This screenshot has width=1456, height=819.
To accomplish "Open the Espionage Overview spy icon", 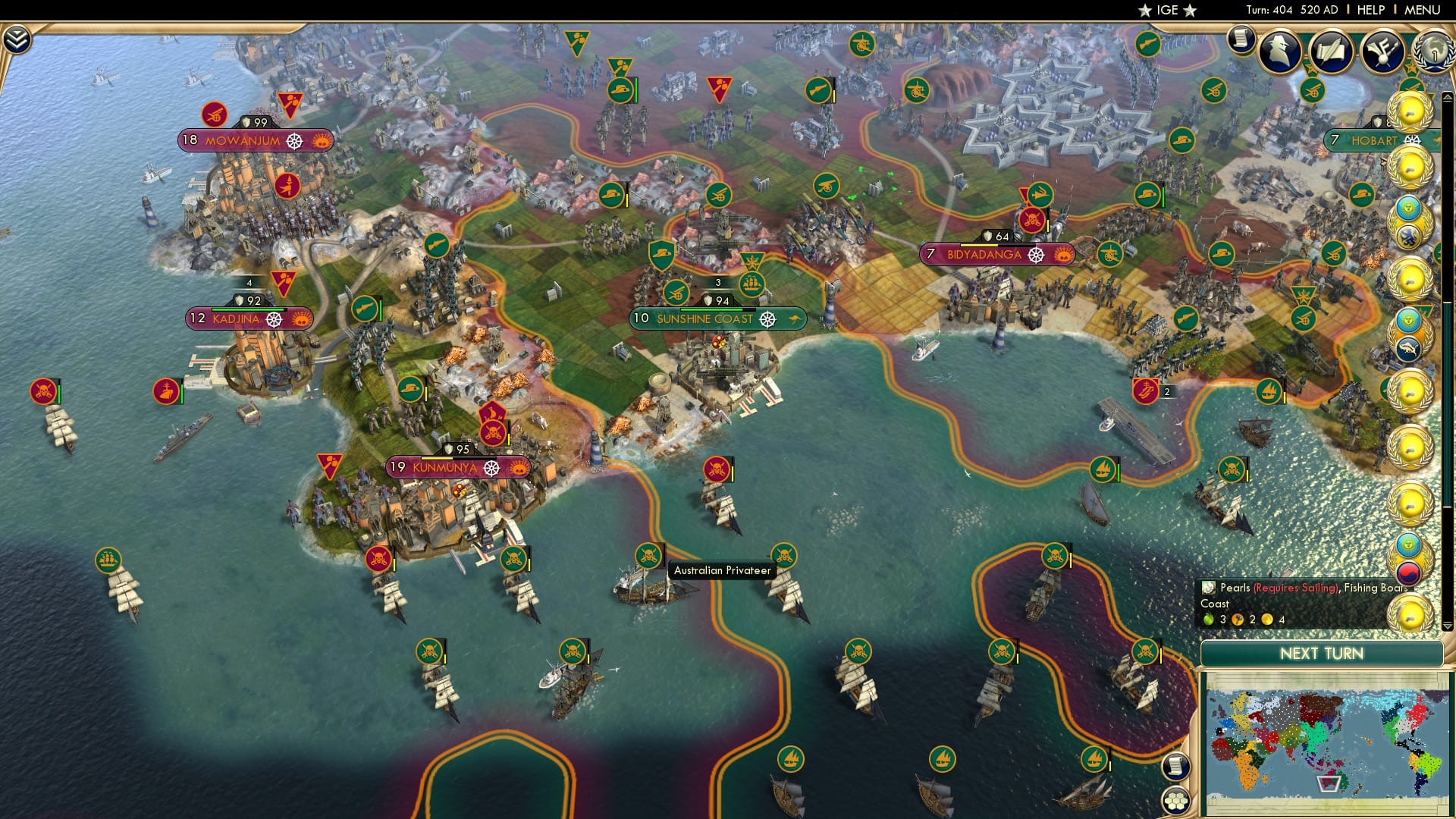I will click(x=1279, y=52).
